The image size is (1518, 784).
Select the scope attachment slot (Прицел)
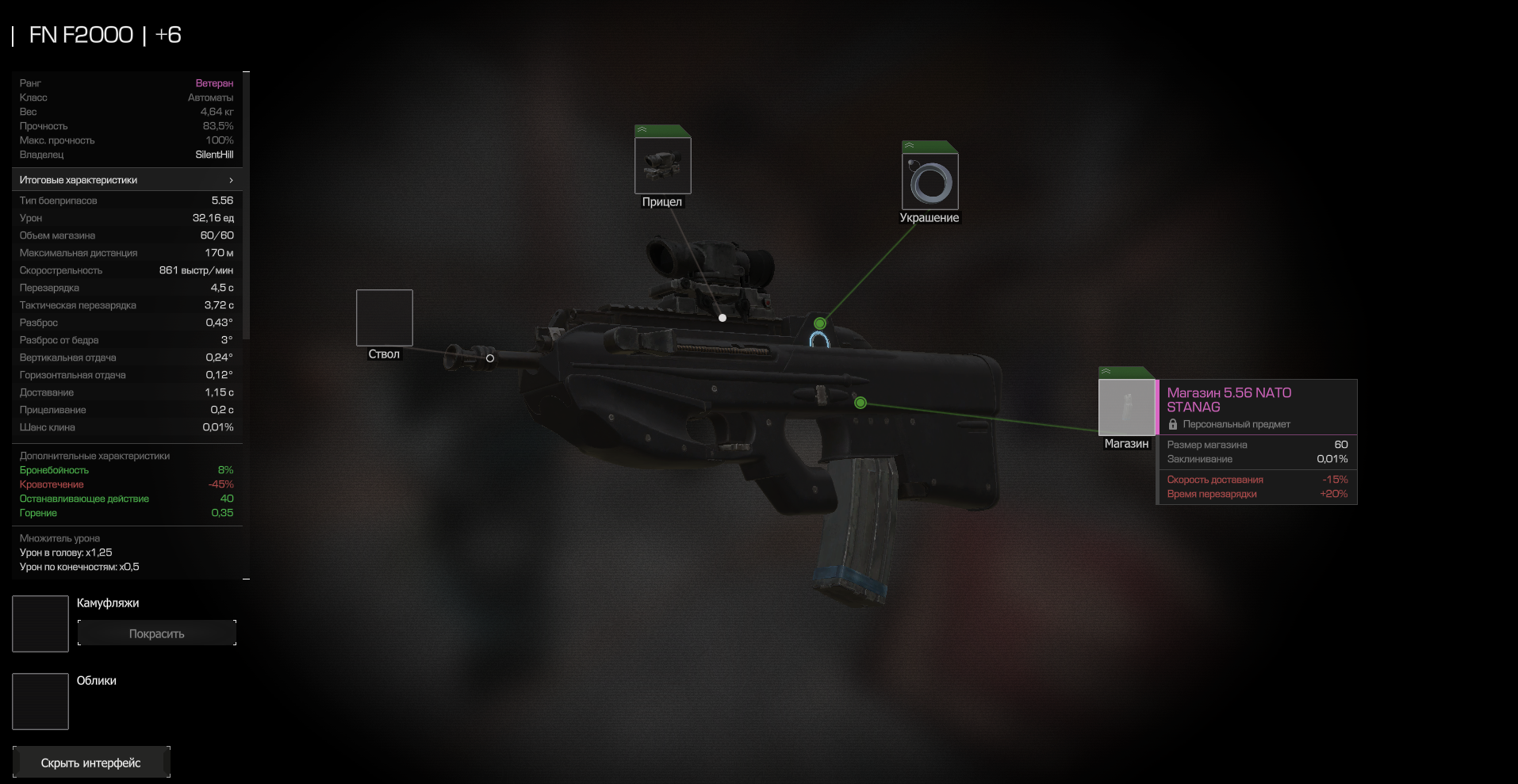click(662, 165)
